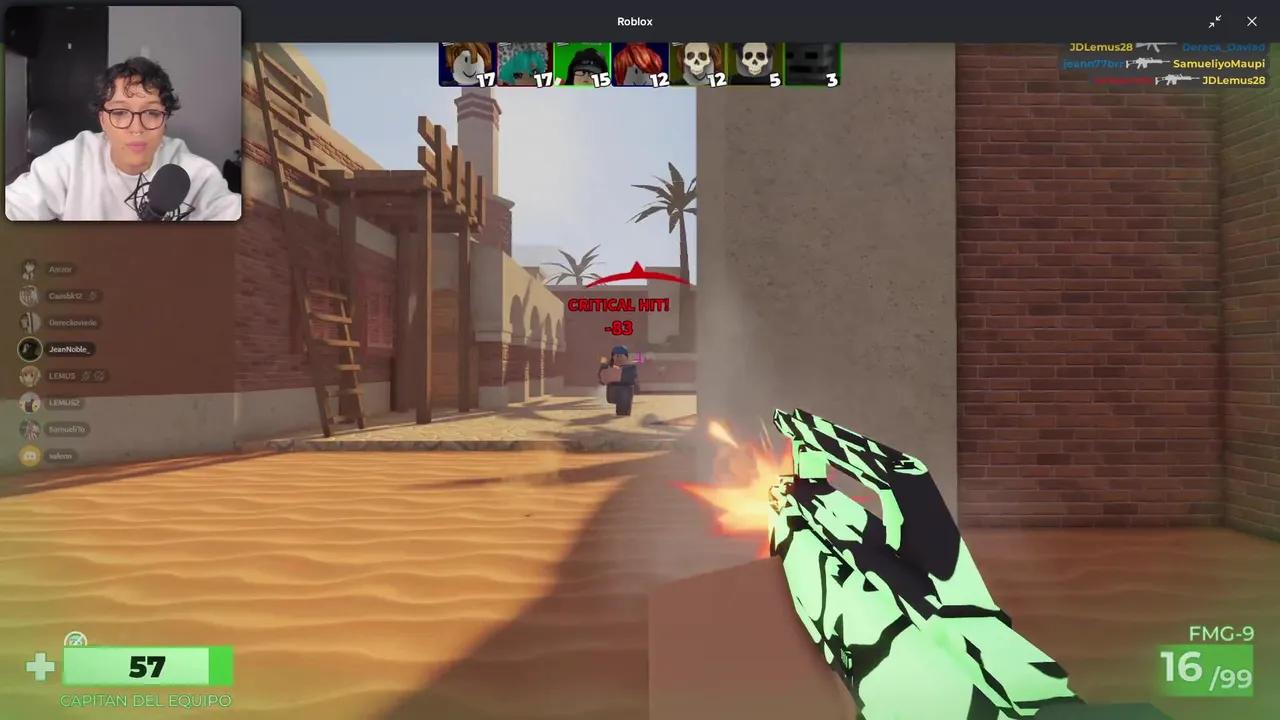Select the Arizor player avatar icon
This screenshot has width=1280, height=720.
[29, 269]
